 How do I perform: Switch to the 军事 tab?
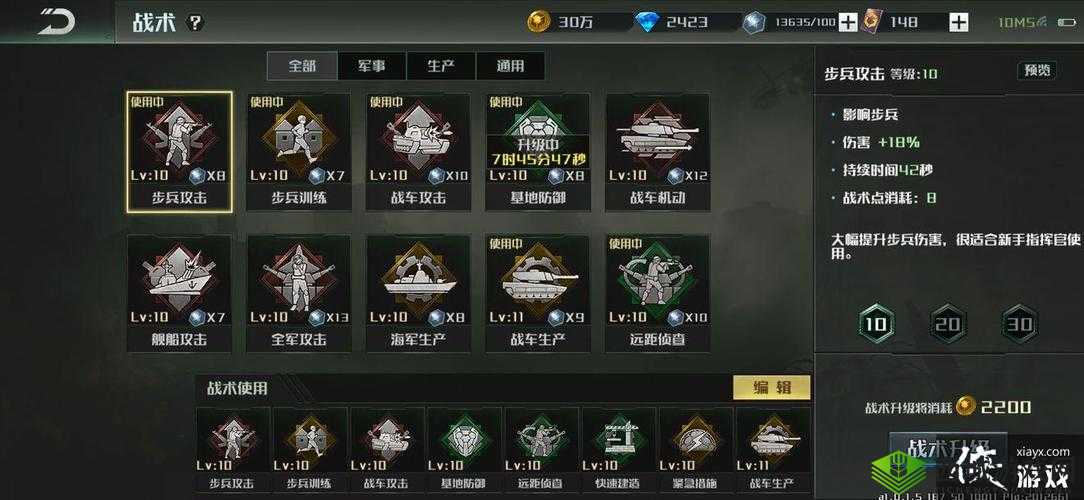pyautogui.click(x=371, y=66)
